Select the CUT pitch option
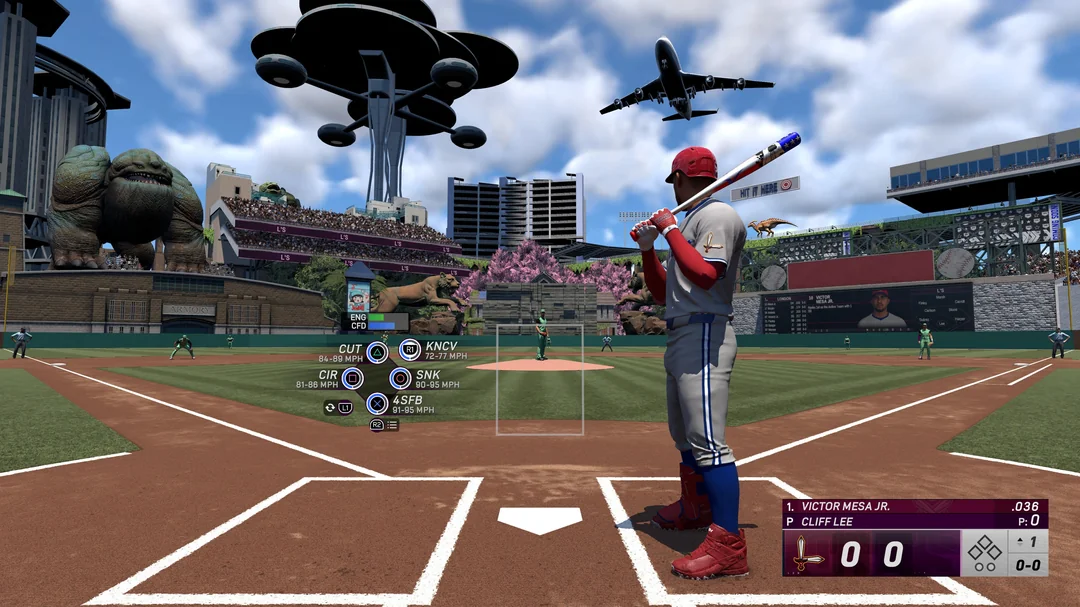The image size is (1080, 607). 376,351
